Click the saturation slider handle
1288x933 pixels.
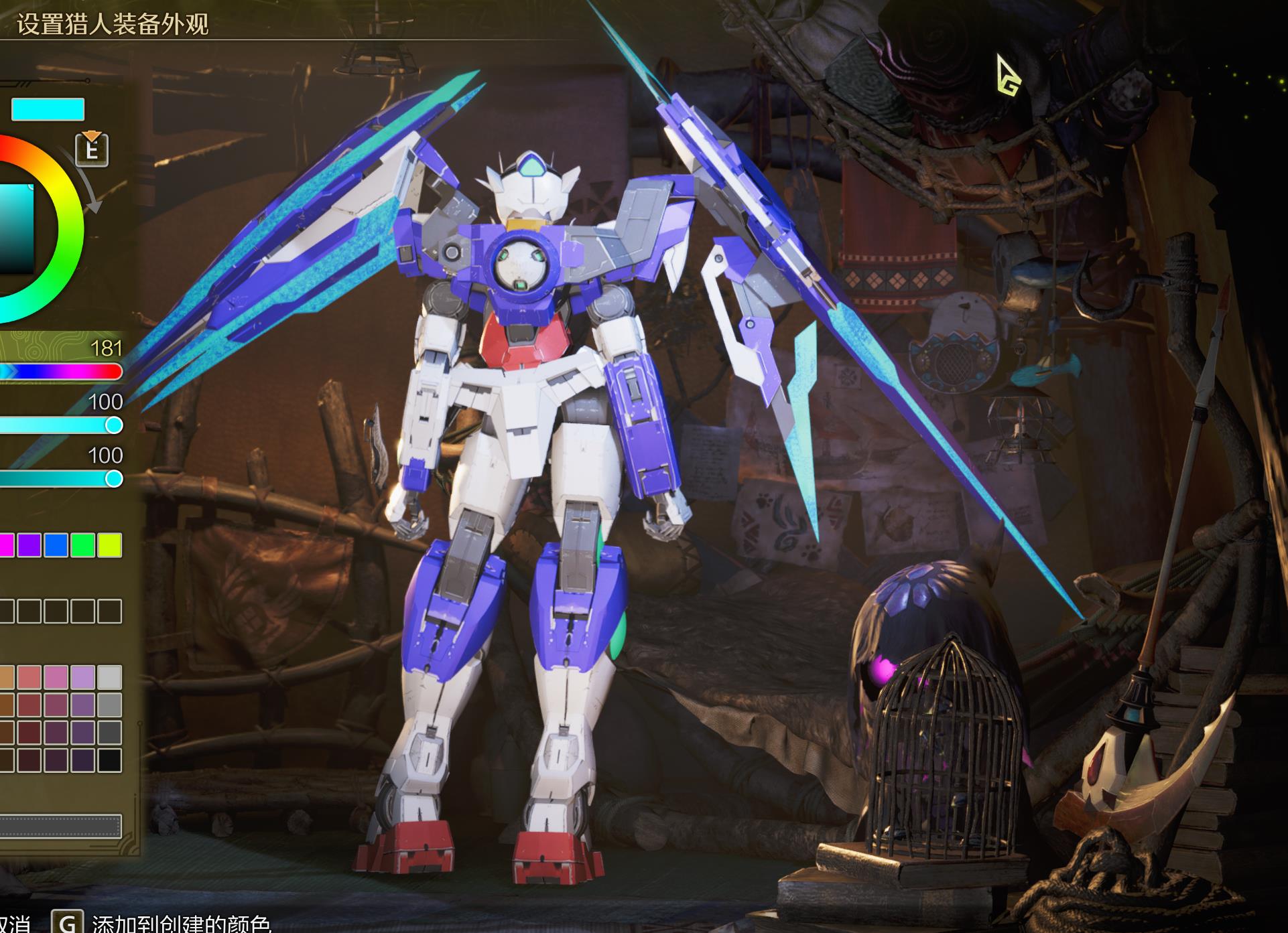click(x=114, y=425)
